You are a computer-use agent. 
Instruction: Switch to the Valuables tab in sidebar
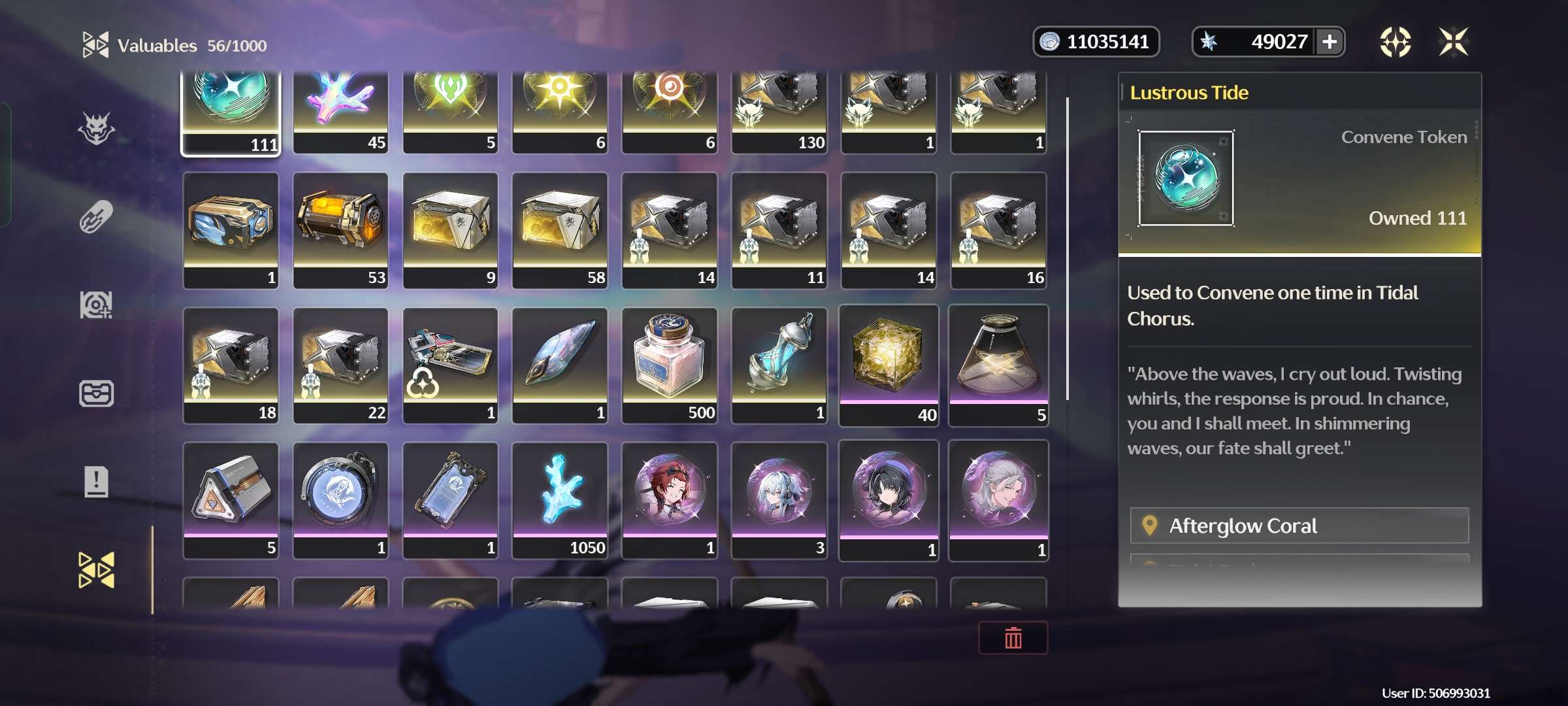click(96, 570)
